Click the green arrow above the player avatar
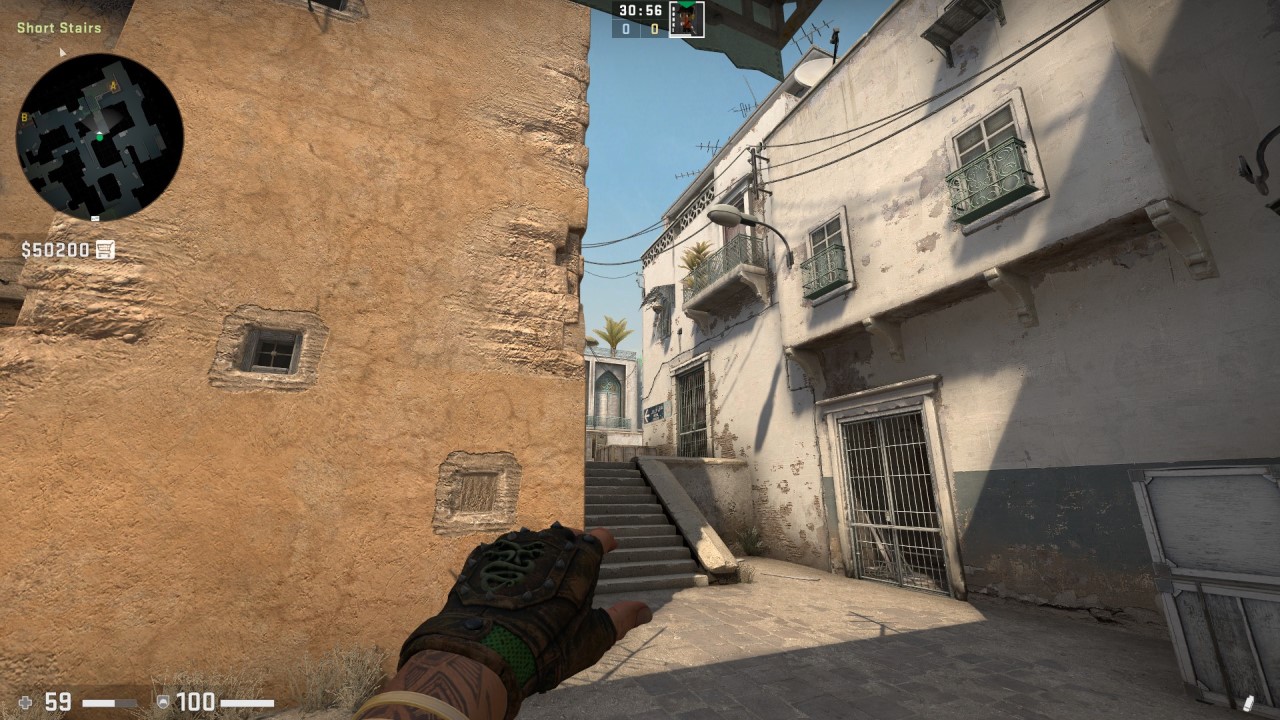This screenshot has height=720, width=1280. point(686,6)
